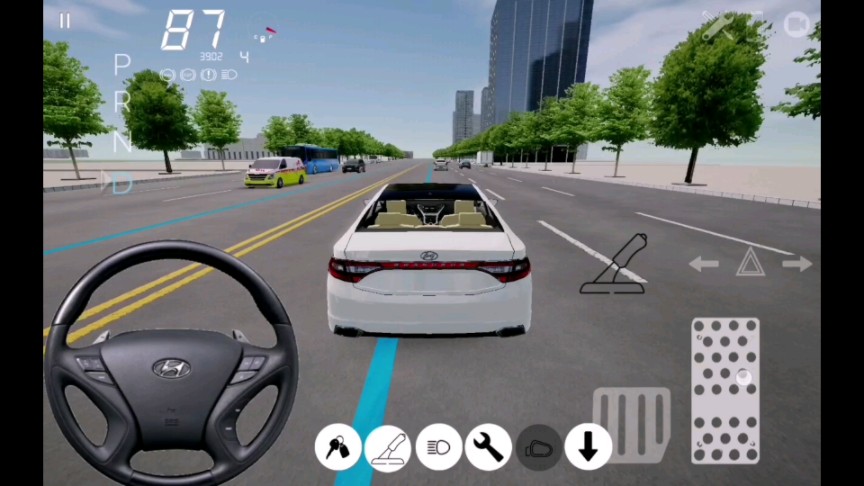The image size is (864, 486).
Task: Tap the dark side mirror button
Action: coord(538,447)
